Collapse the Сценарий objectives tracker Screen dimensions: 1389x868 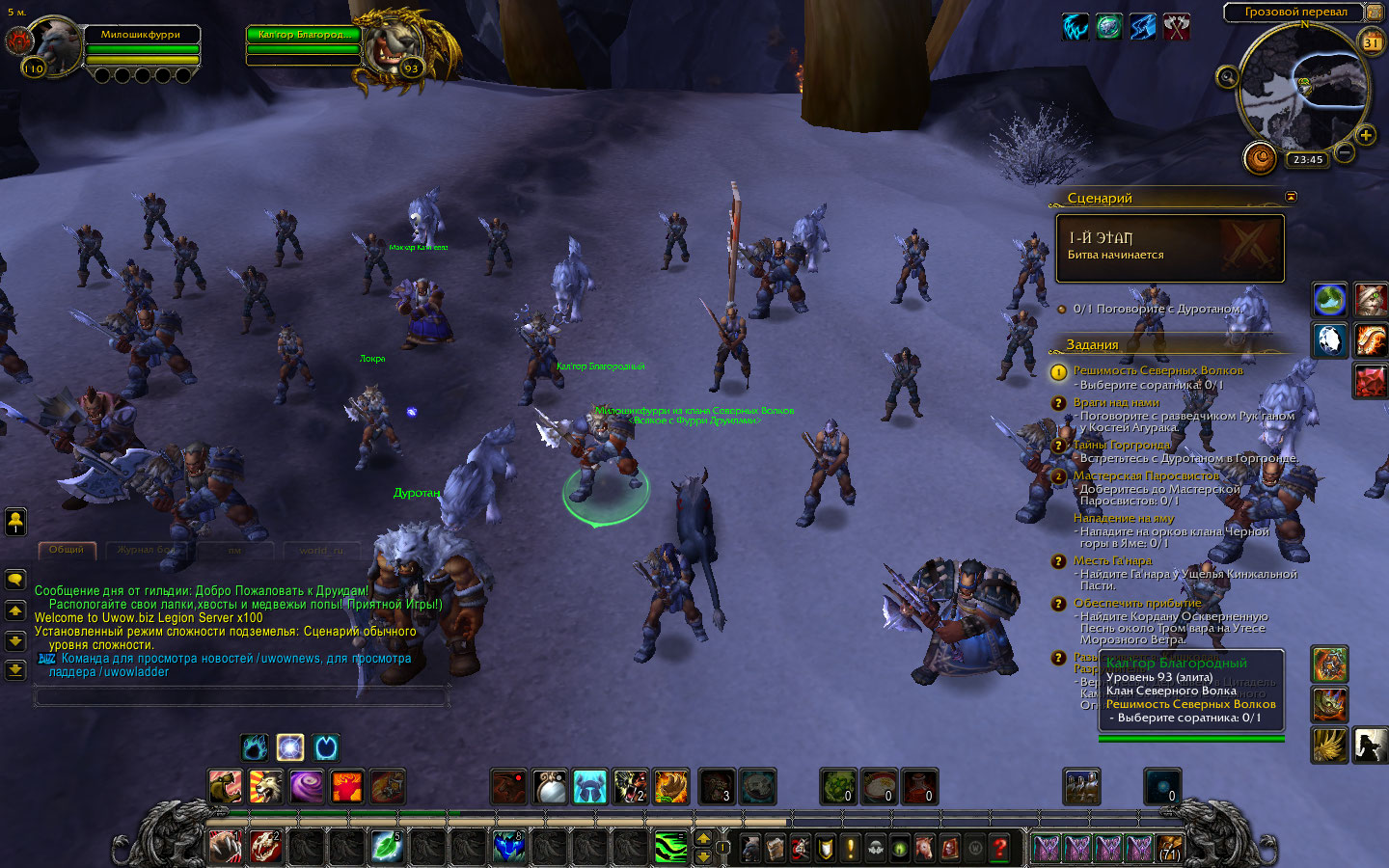tap(1291, 197)
